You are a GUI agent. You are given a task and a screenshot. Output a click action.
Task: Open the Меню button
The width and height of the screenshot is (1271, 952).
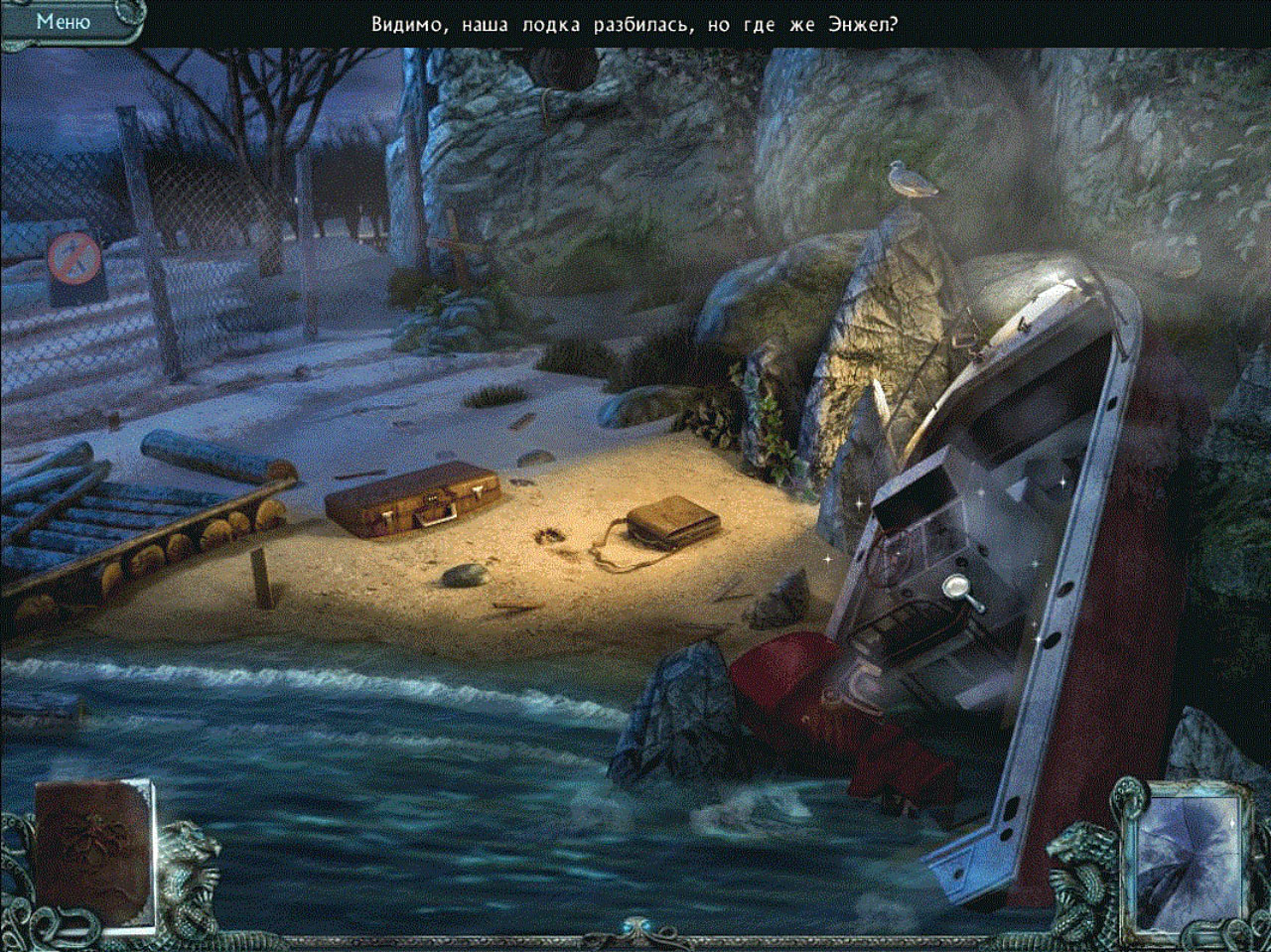(64, 21)
